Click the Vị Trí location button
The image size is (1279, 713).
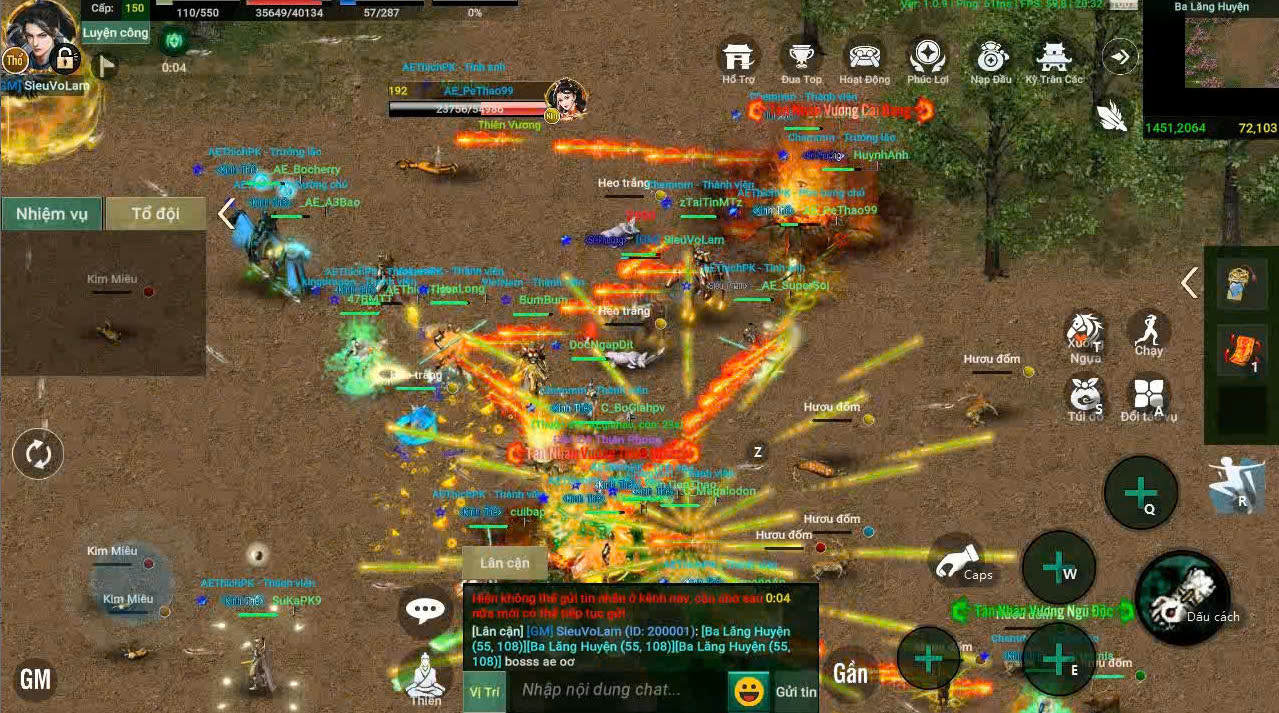pyautogui.click(x=485, y=691)
